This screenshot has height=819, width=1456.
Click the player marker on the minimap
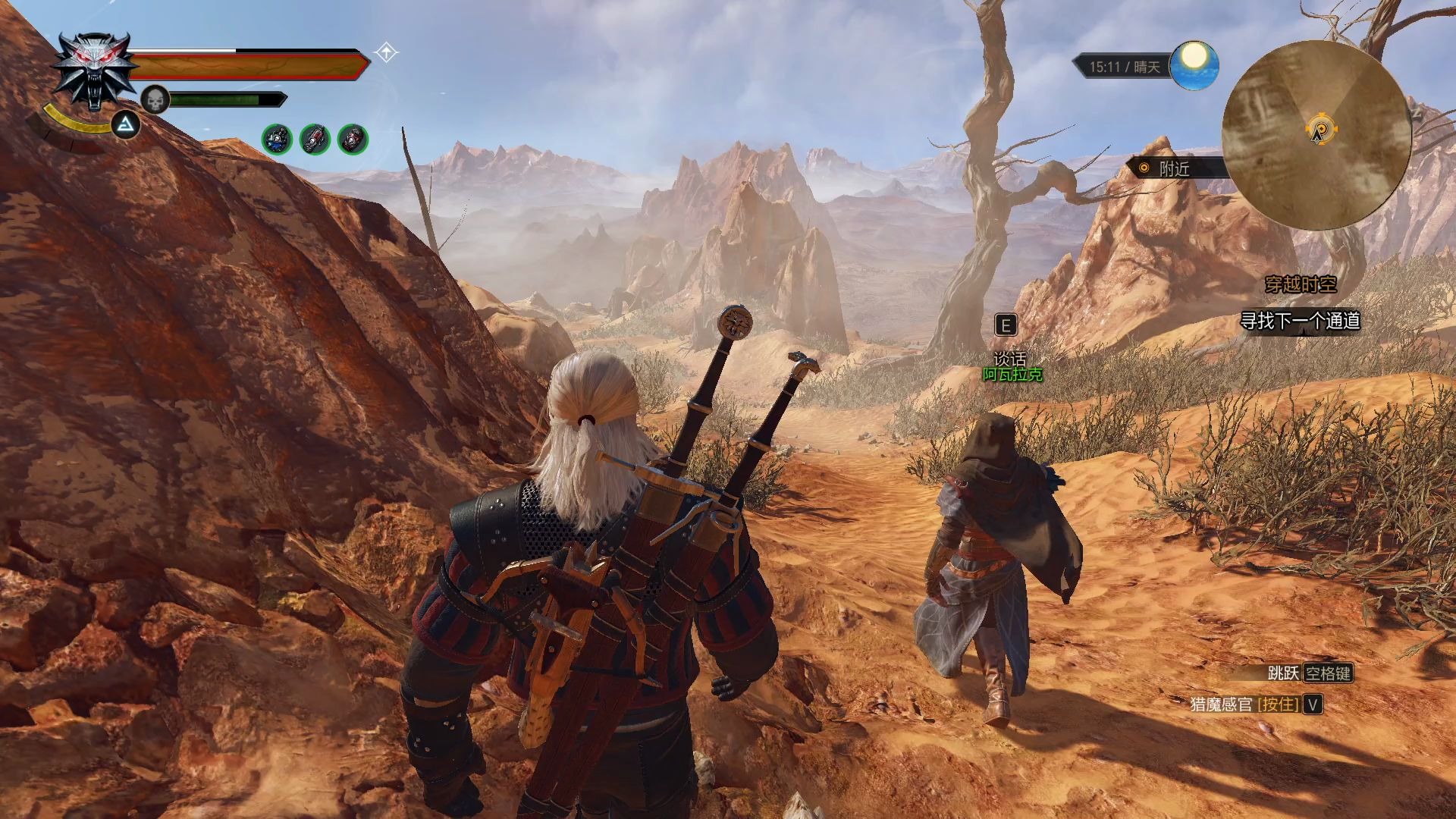pos(1320,130)
